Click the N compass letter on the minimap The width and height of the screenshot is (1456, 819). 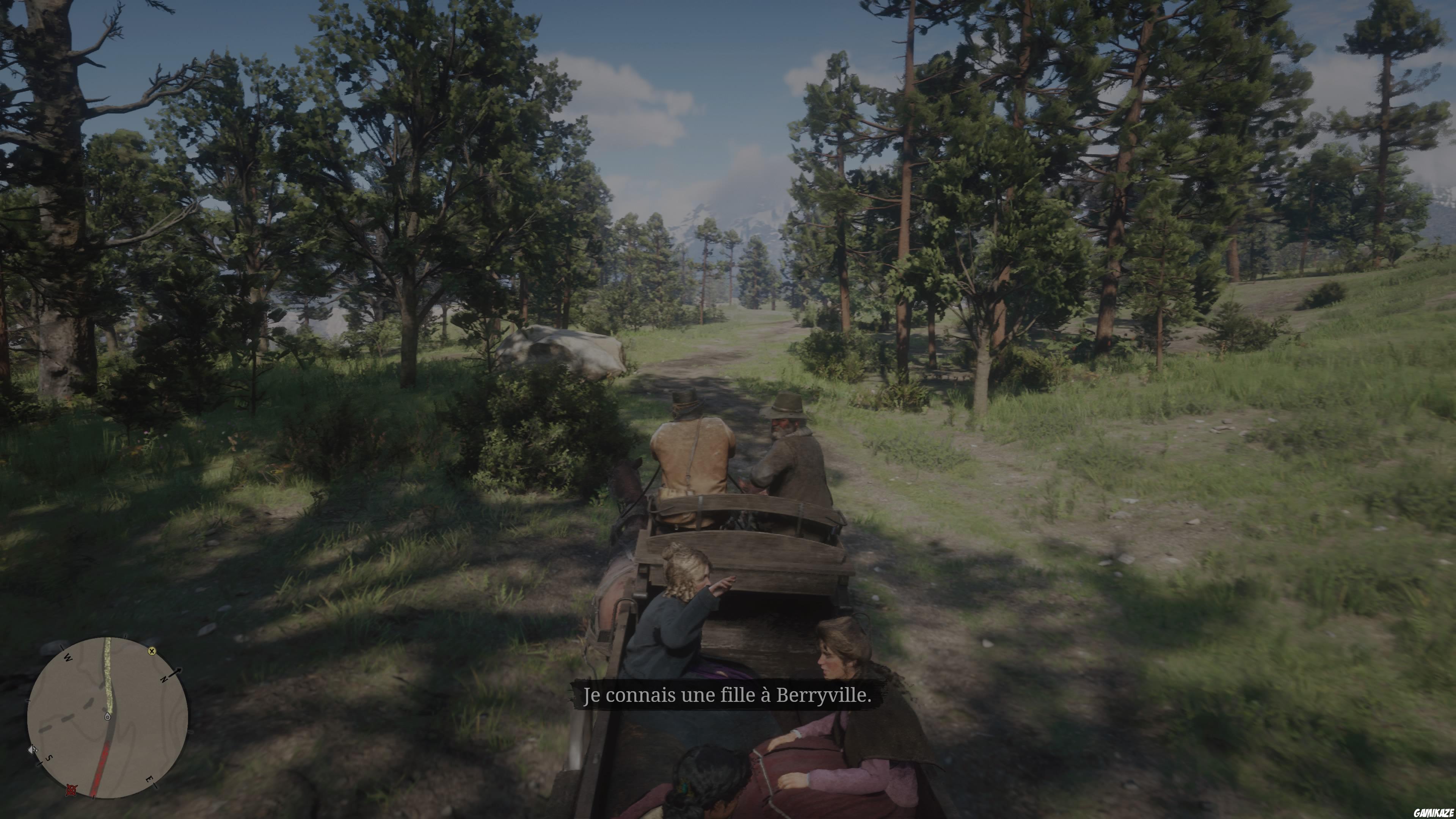point(165,679)
